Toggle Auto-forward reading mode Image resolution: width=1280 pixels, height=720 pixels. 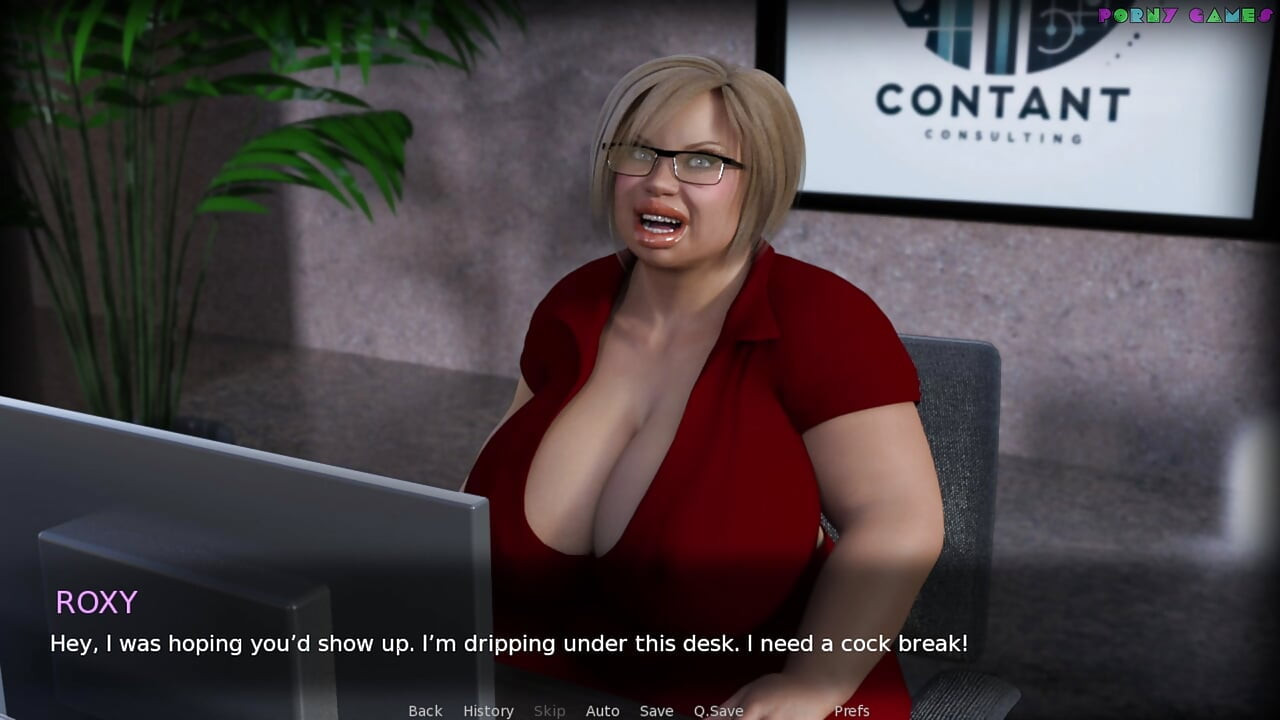pyautogui.click(x=603, y=710)
